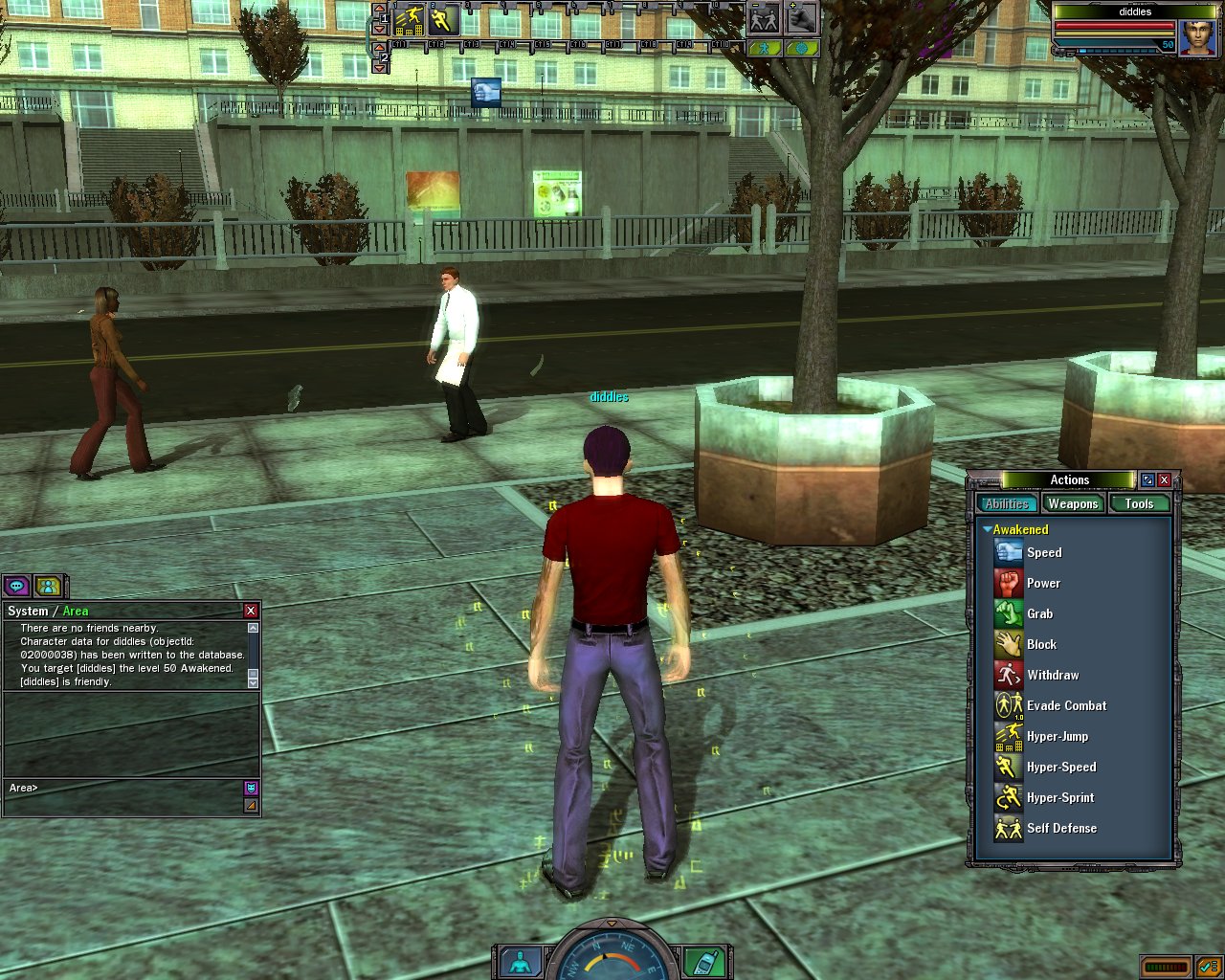Trigger the running-figure Hyper-Speed hotbar slot
The image size is (1225, 980).
[443, 19]
